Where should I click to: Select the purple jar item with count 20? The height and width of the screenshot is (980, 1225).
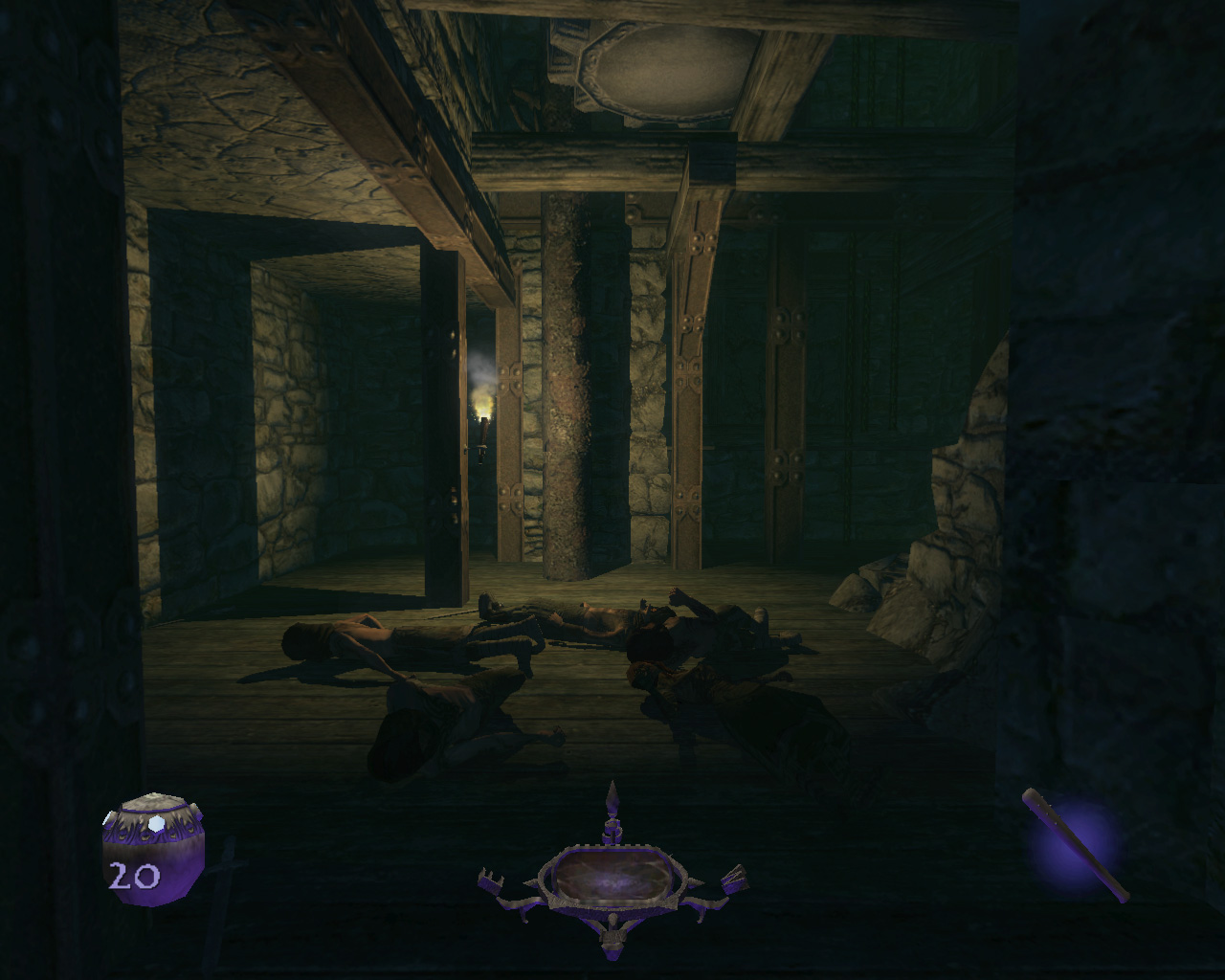click(152, 843)
